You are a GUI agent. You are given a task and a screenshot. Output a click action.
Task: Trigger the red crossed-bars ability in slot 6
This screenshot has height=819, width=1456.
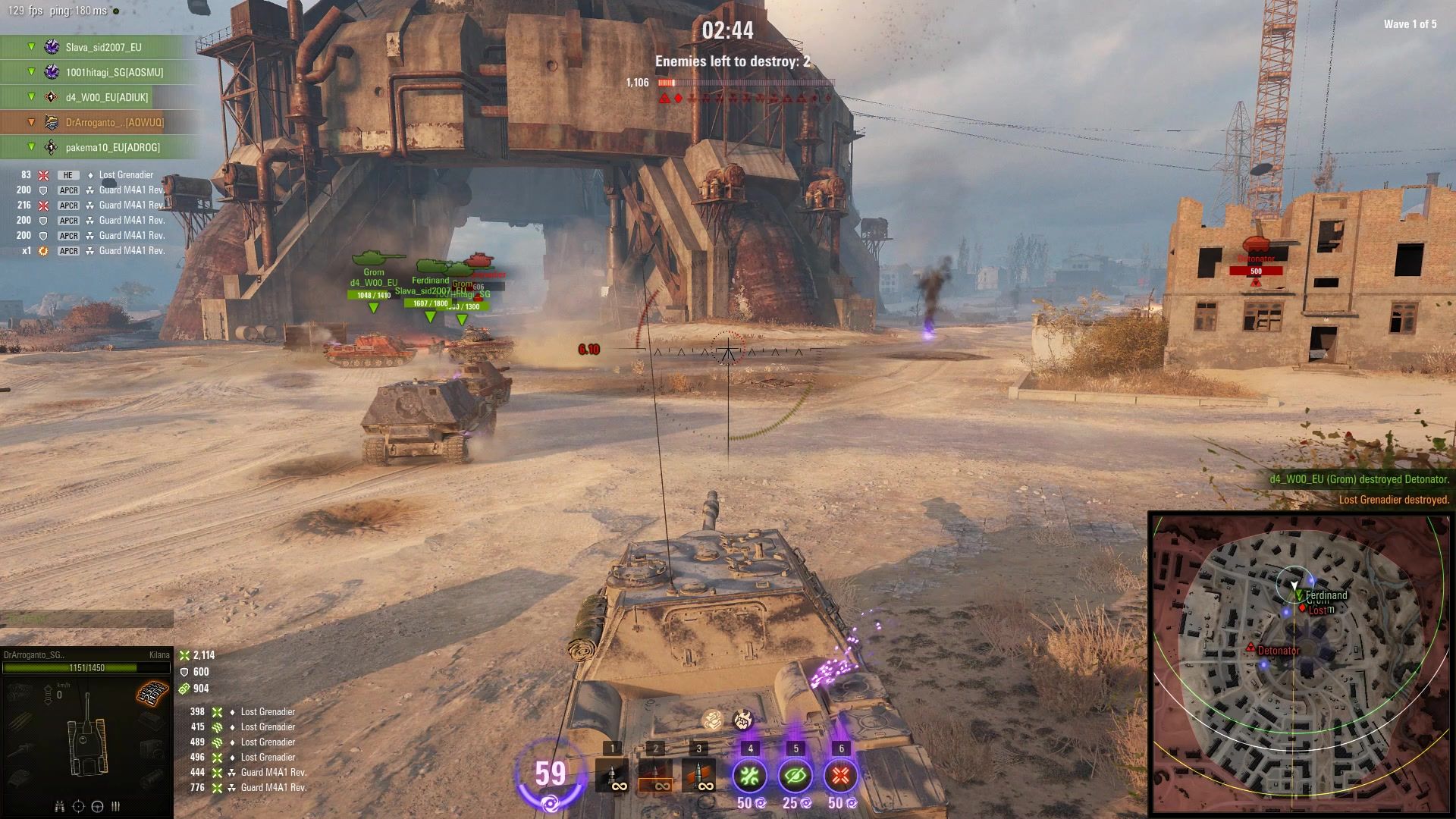pos(839,776)
